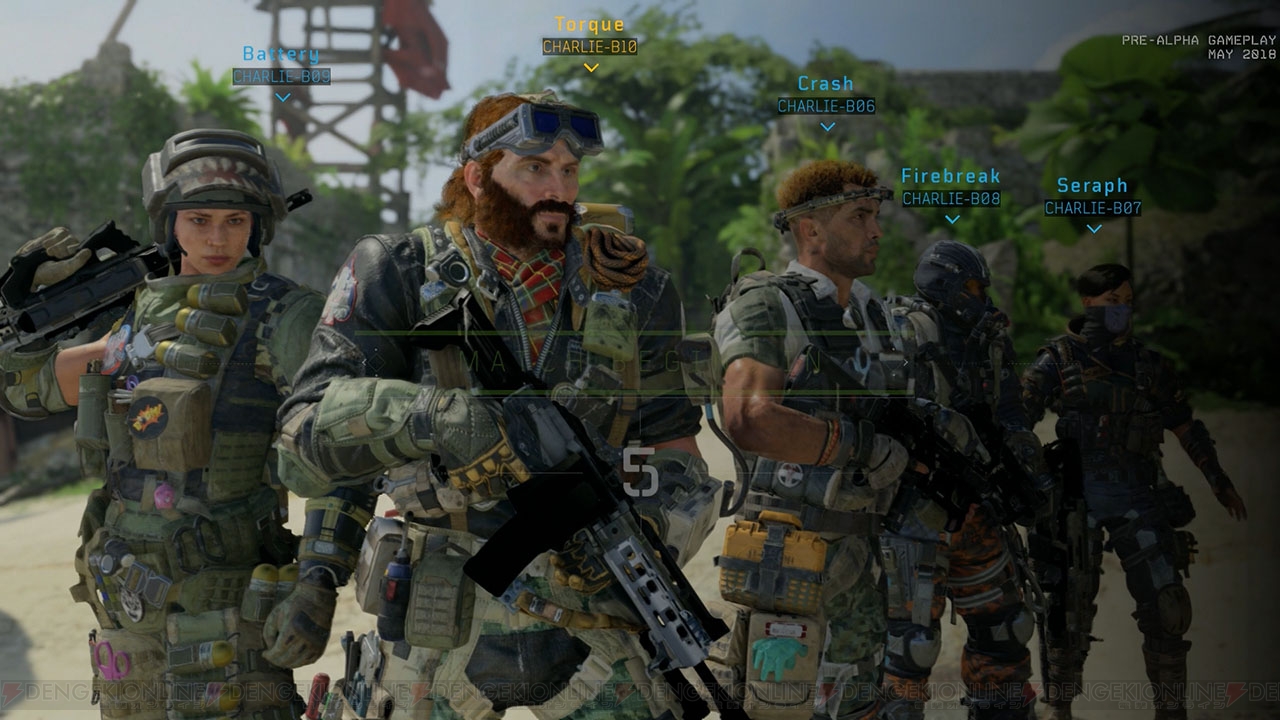The image size is (1280, 720).
Task: Expand Crash's chevron under CHARLIE-B06
Action: click(x=826, y=126)
